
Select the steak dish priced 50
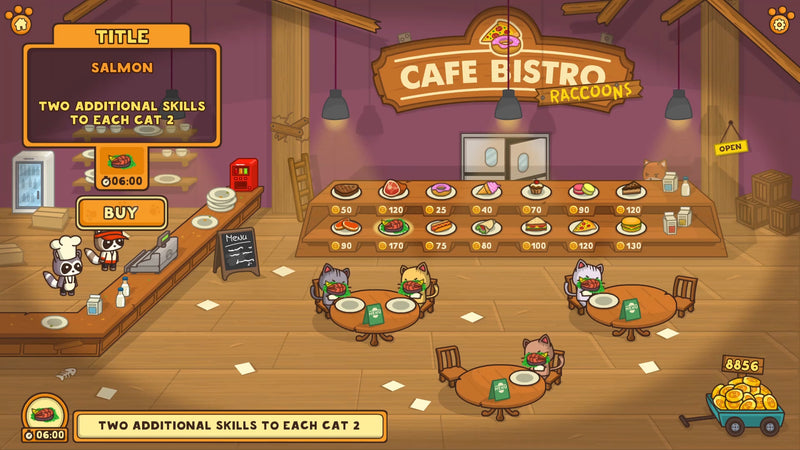coord(345,190)
